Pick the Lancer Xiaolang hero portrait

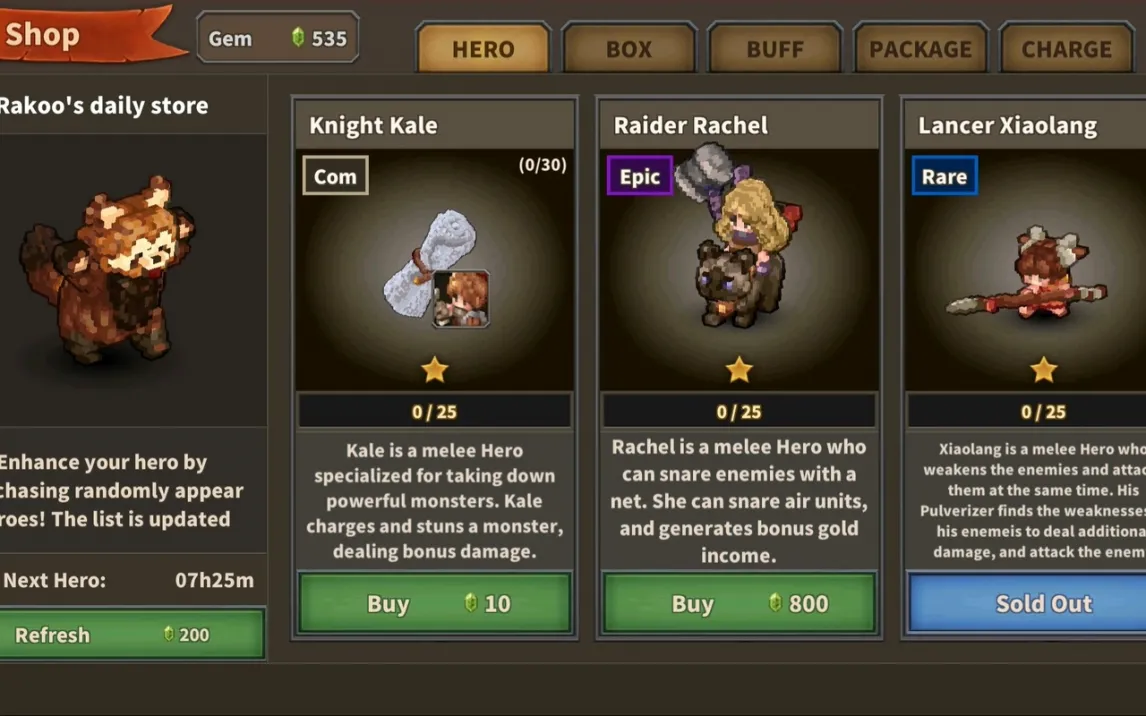pyautogui.click(x=1030, y=275)
